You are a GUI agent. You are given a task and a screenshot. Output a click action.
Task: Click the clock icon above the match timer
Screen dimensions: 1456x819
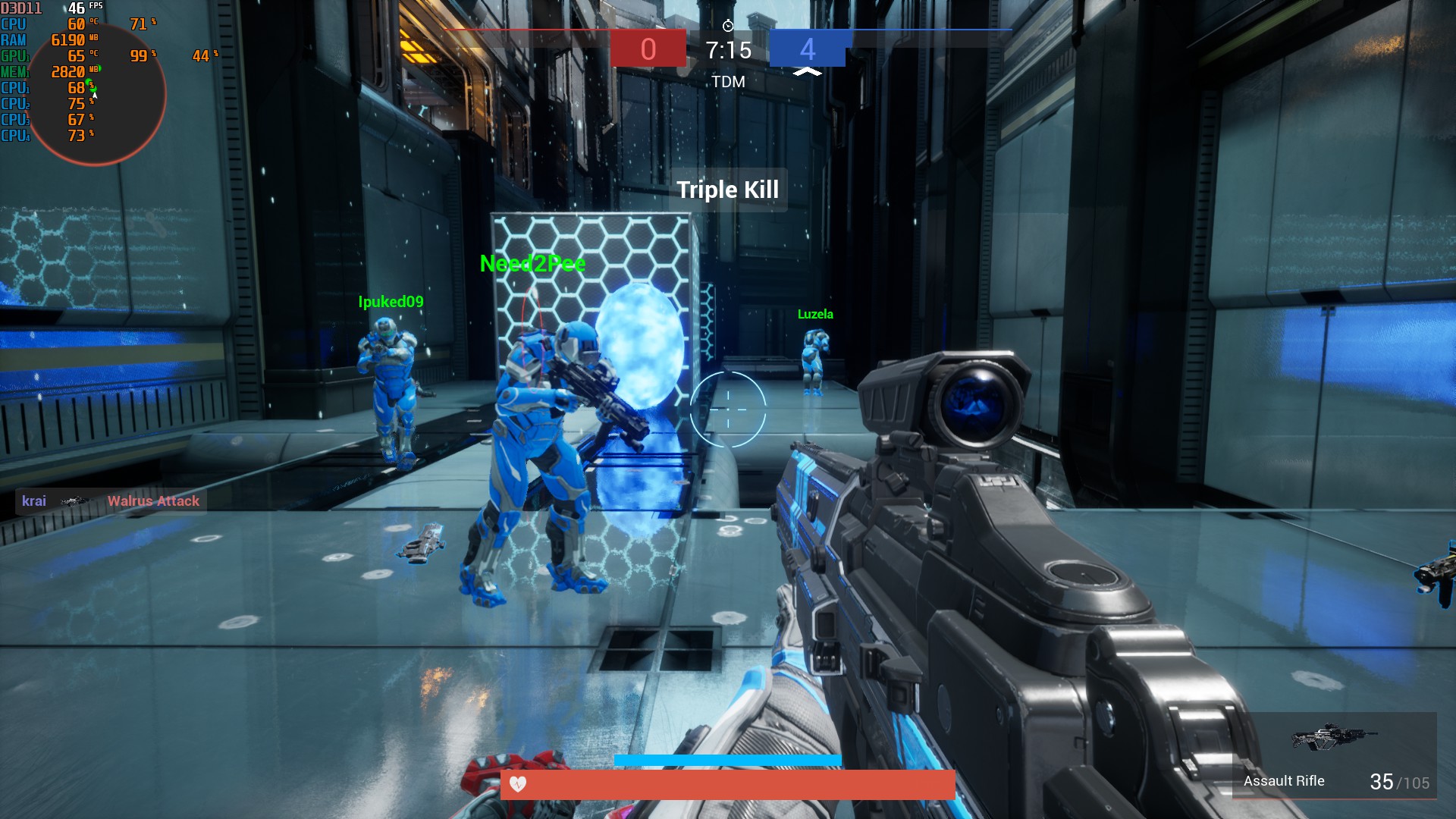[x=727, y=24]
